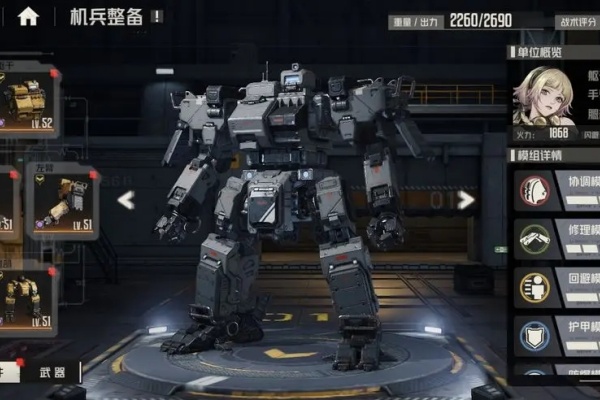
Task: Select the 协调 module icon
Action: pos(534,190)
